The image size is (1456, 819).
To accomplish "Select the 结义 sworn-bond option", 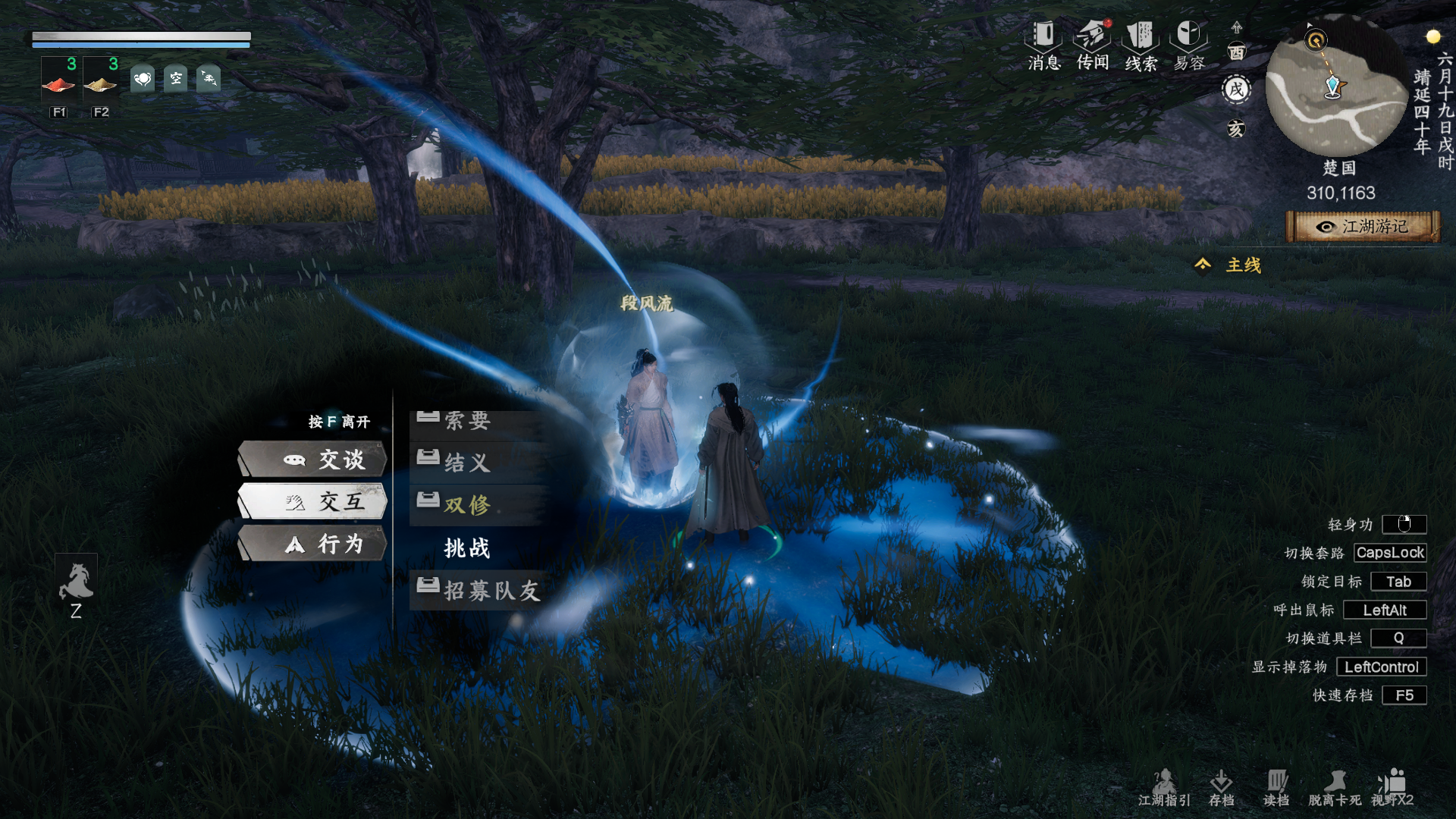I will tap(467, 462).
